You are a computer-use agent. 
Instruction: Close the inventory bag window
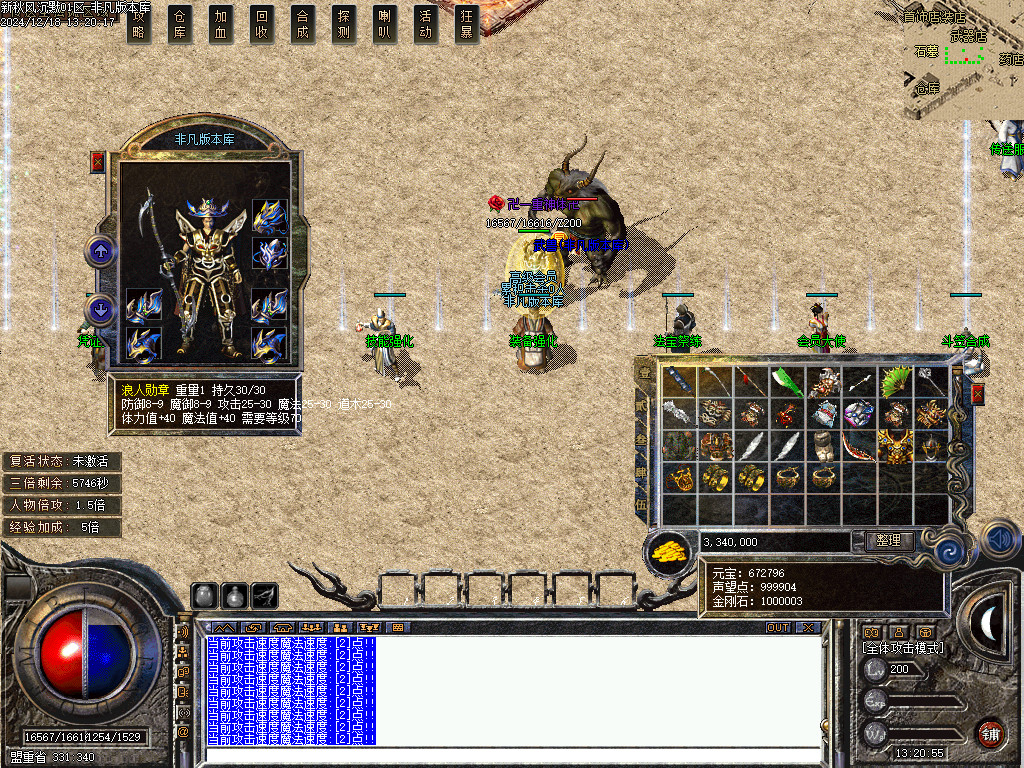coord(978,394)
